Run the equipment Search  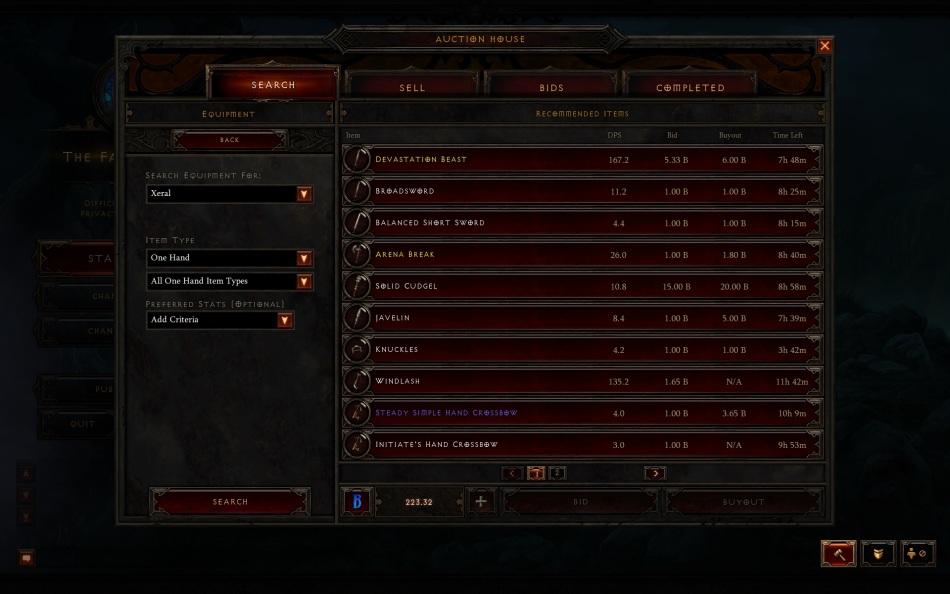click(x=230, y=502)
